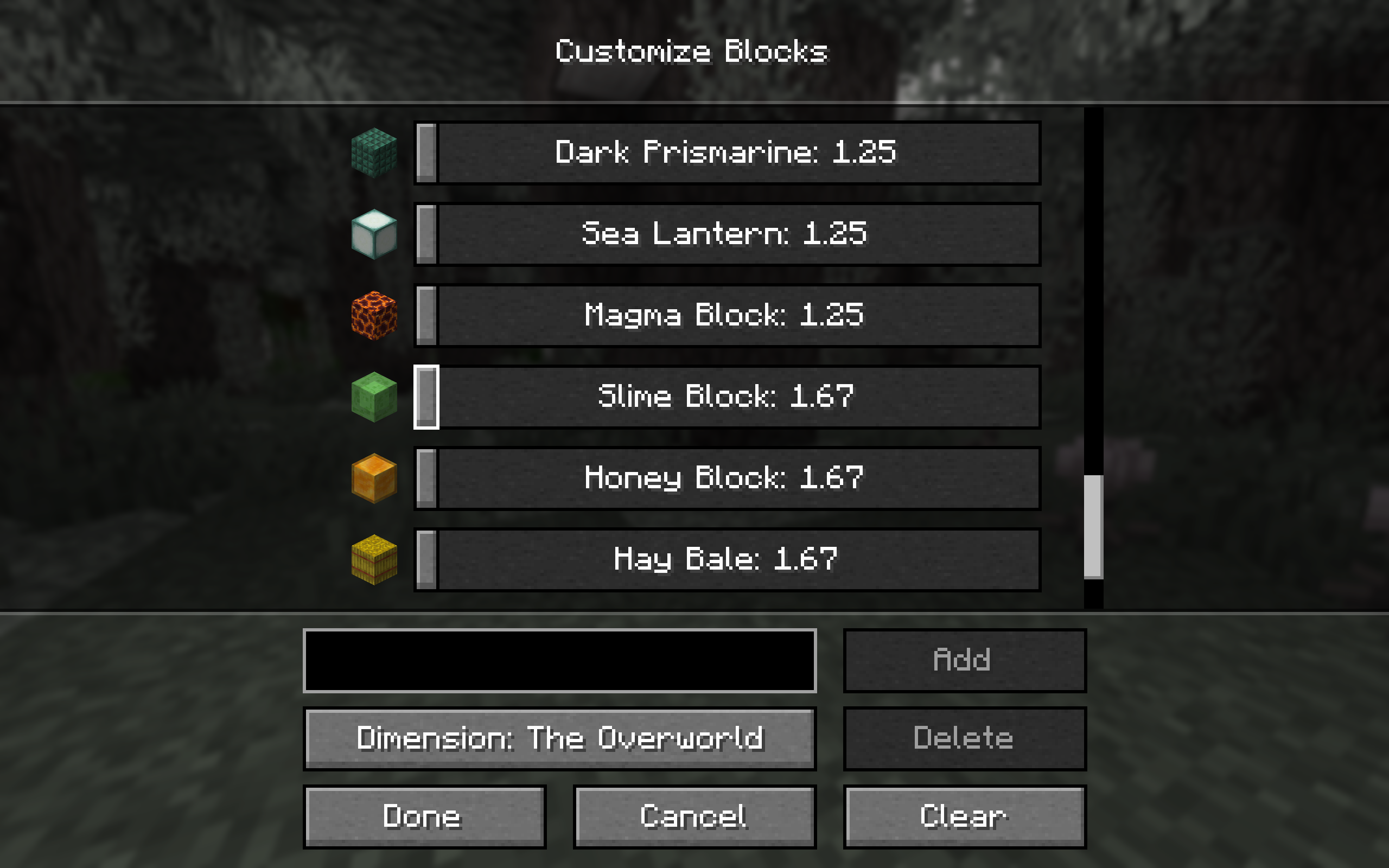Click the Honey Block icon

(374, 477)
